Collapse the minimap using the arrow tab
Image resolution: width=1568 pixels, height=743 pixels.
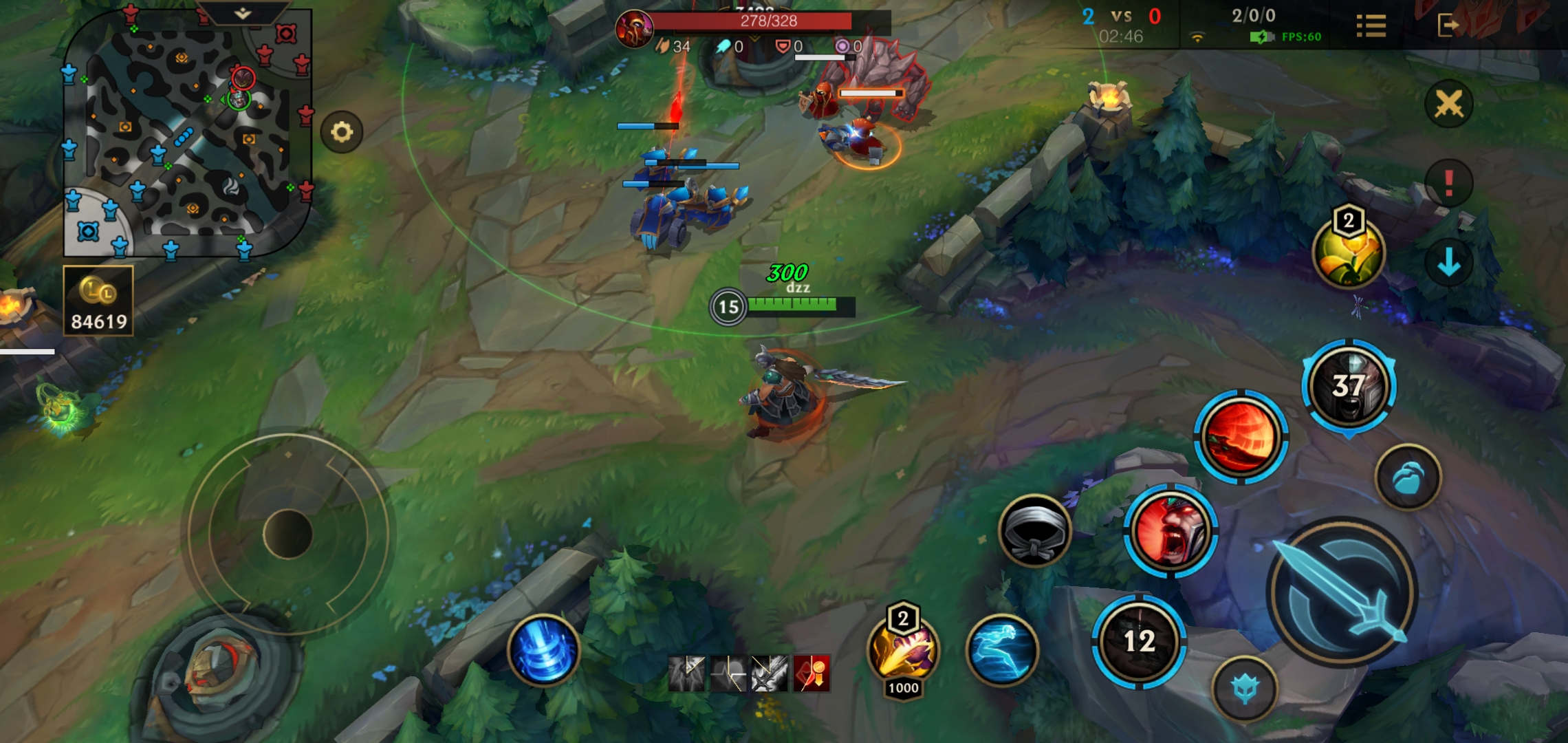click(x=243, y=13)
